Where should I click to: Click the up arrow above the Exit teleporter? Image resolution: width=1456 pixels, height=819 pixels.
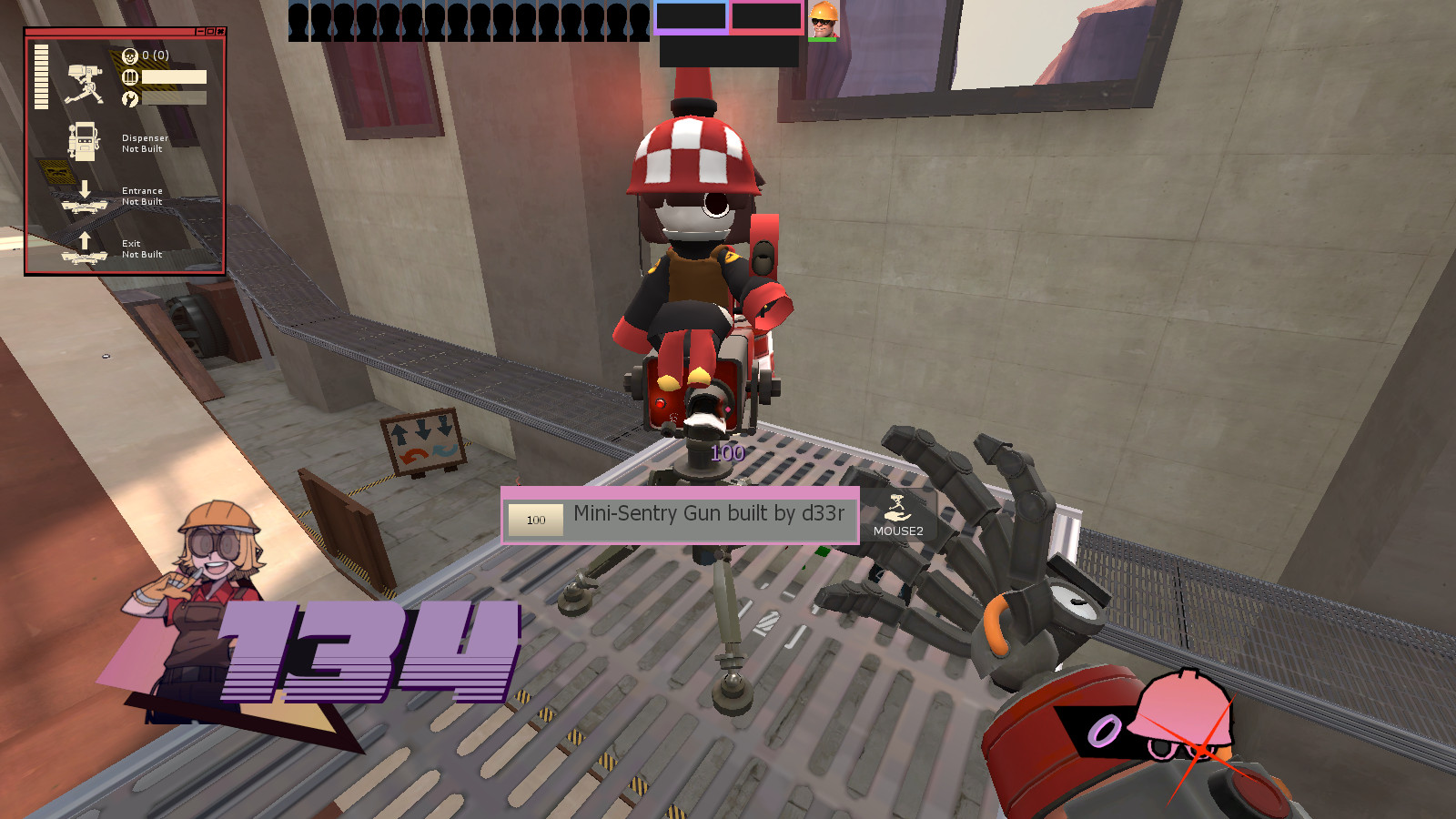(85, 240)
